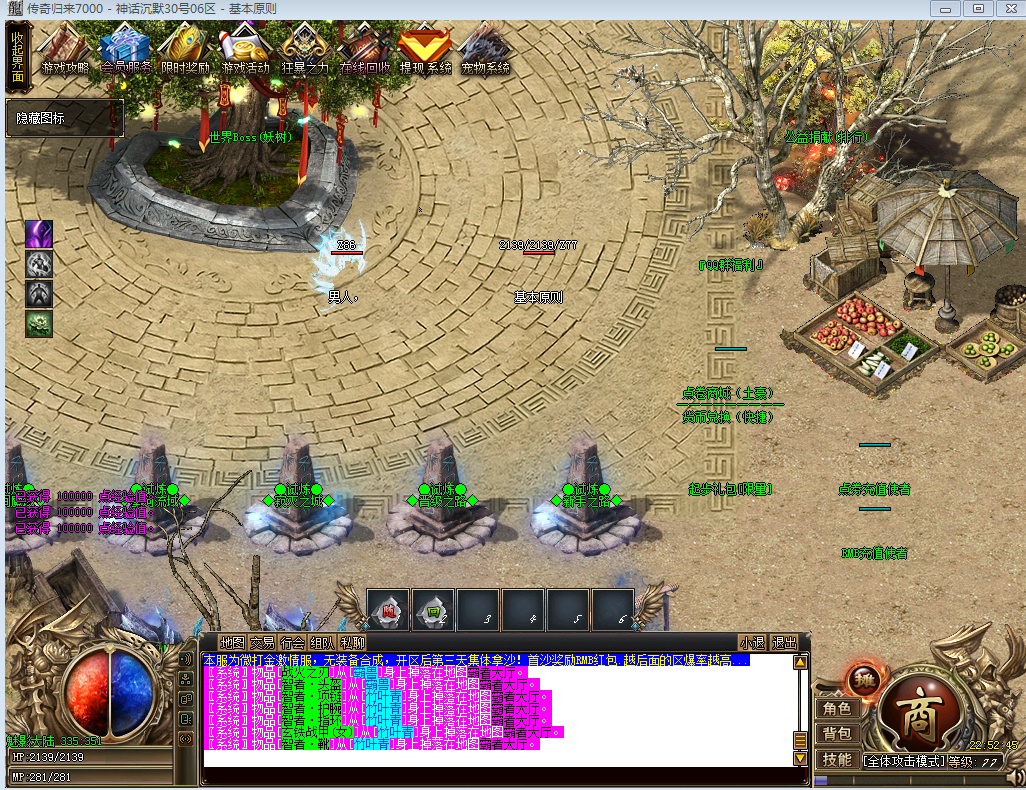
Task: Open the 行会 guild tab
Action: pyautogui.click(x=292, y=642)
